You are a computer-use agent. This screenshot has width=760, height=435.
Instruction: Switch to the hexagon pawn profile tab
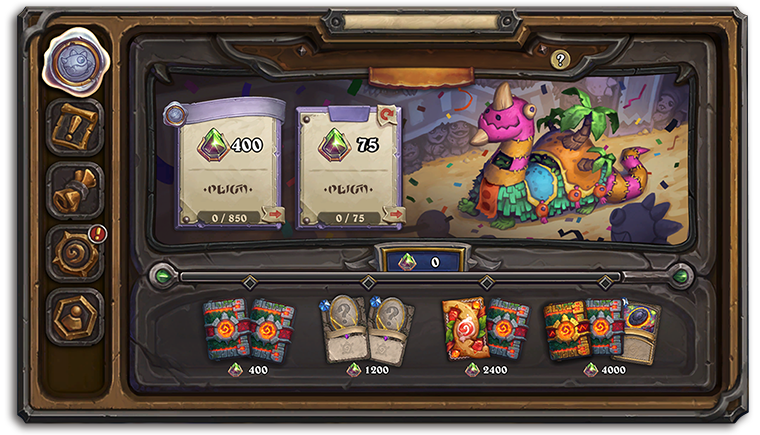pyautogui.click(x=75, y=316)
